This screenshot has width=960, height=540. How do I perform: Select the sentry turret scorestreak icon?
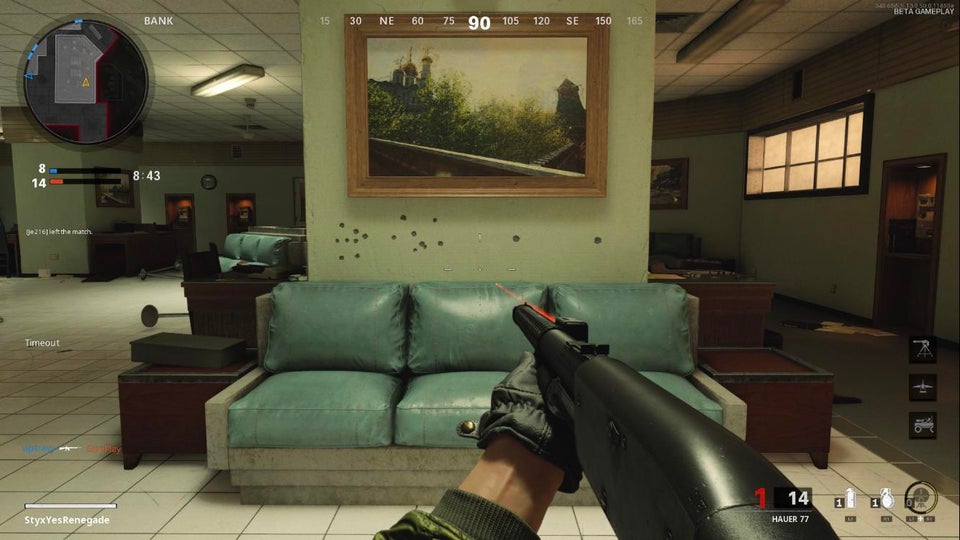[x=923, y=349]
